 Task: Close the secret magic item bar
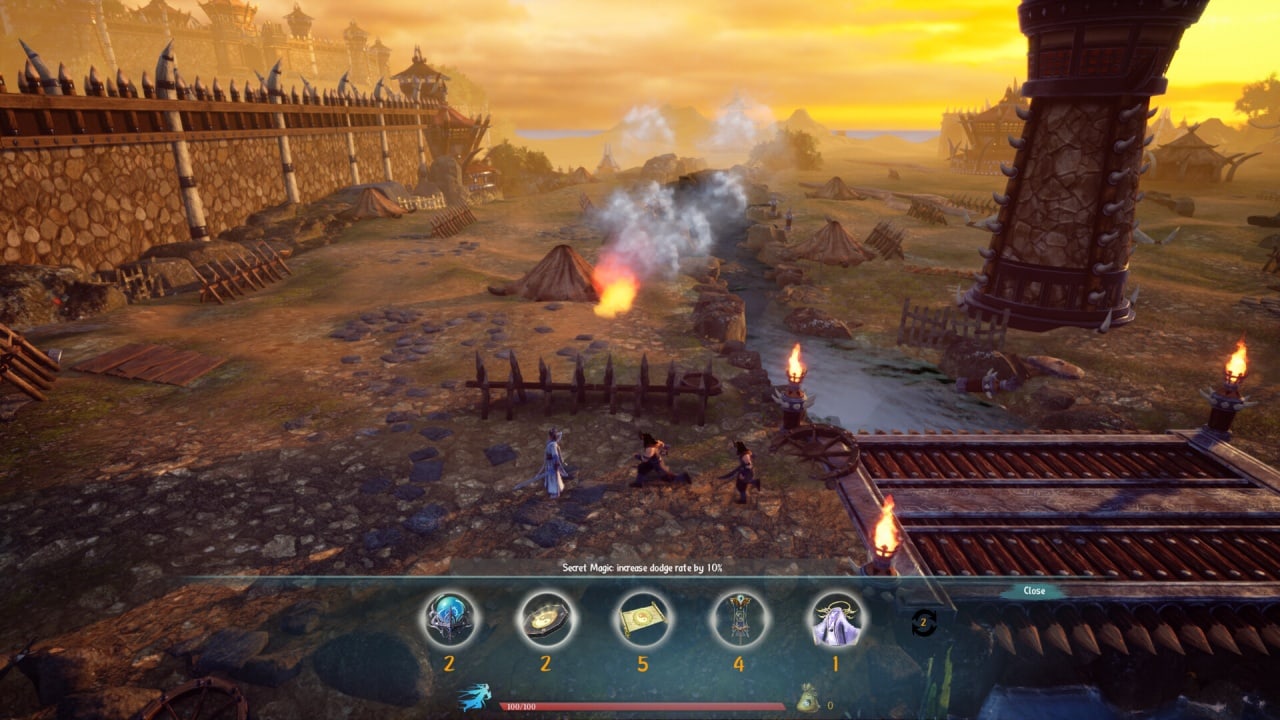coord(1034,591)
